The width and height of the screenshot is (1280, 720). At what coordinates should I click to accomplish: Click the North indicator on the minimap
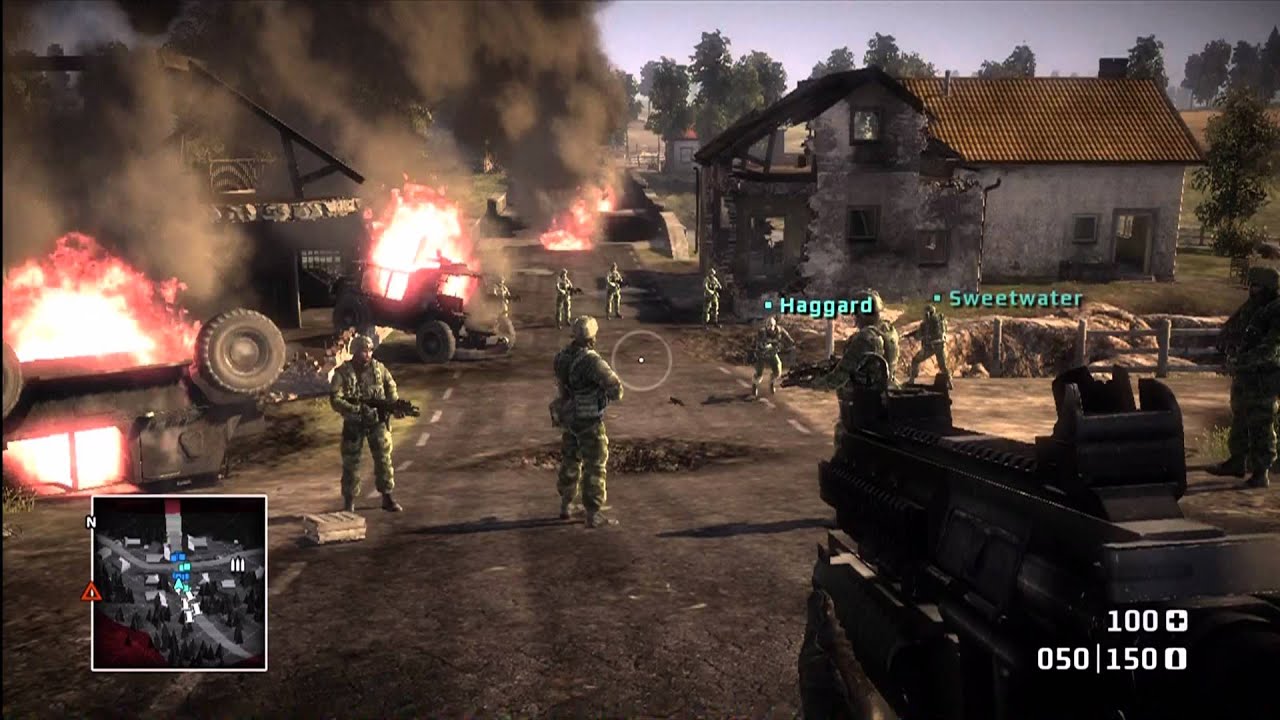click(x=92, y=521)
